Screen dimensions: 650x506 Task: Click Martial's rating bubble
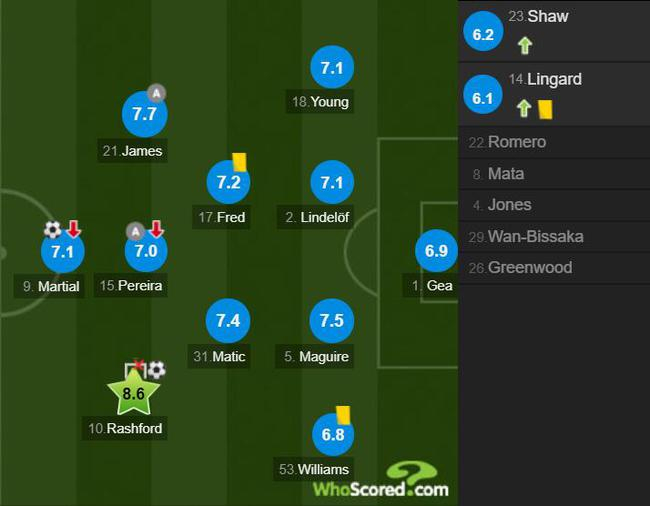[x=62, y=251]
